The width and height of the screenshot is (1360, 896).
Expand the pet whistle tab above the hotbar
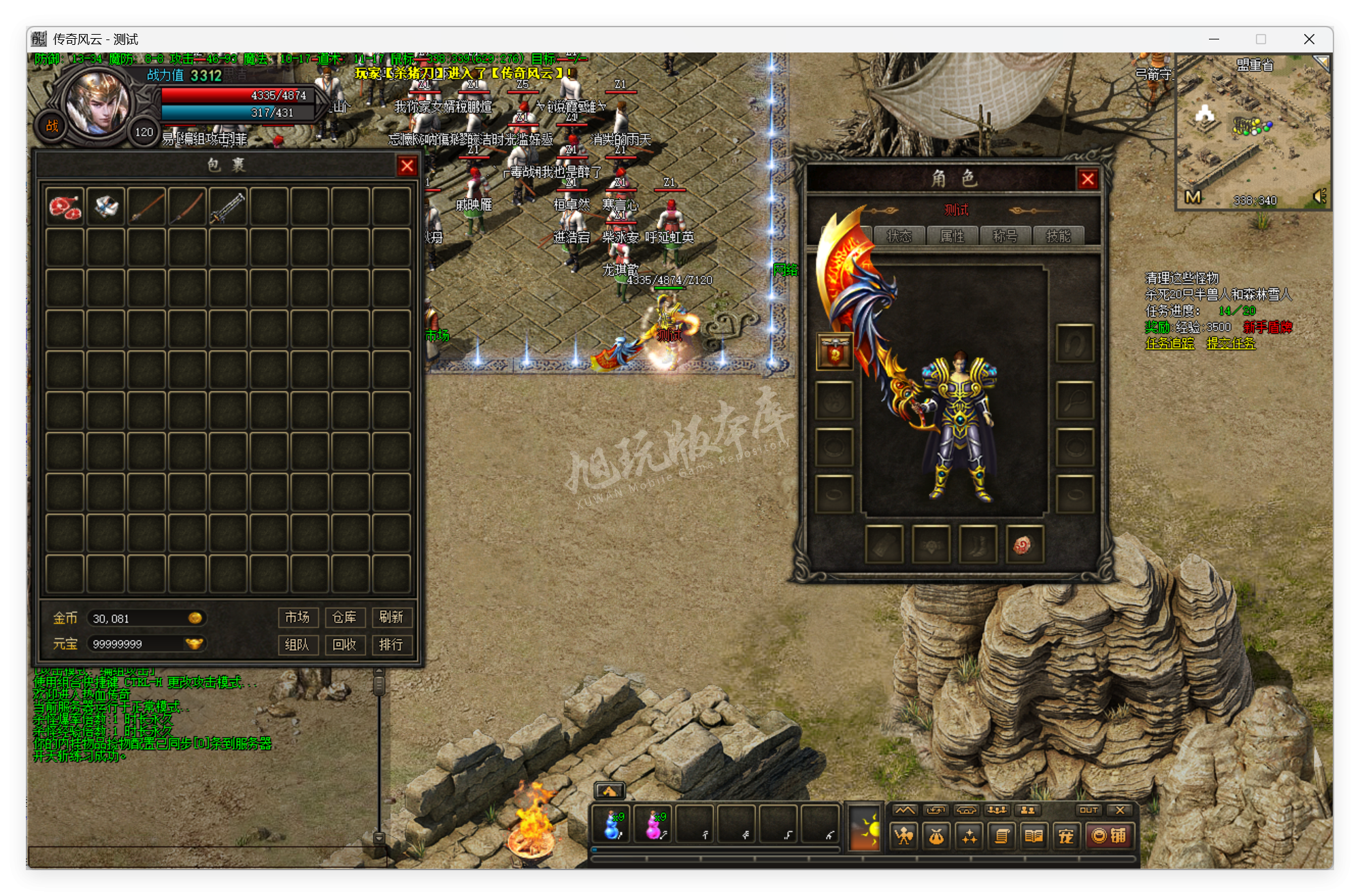(611, 790)
